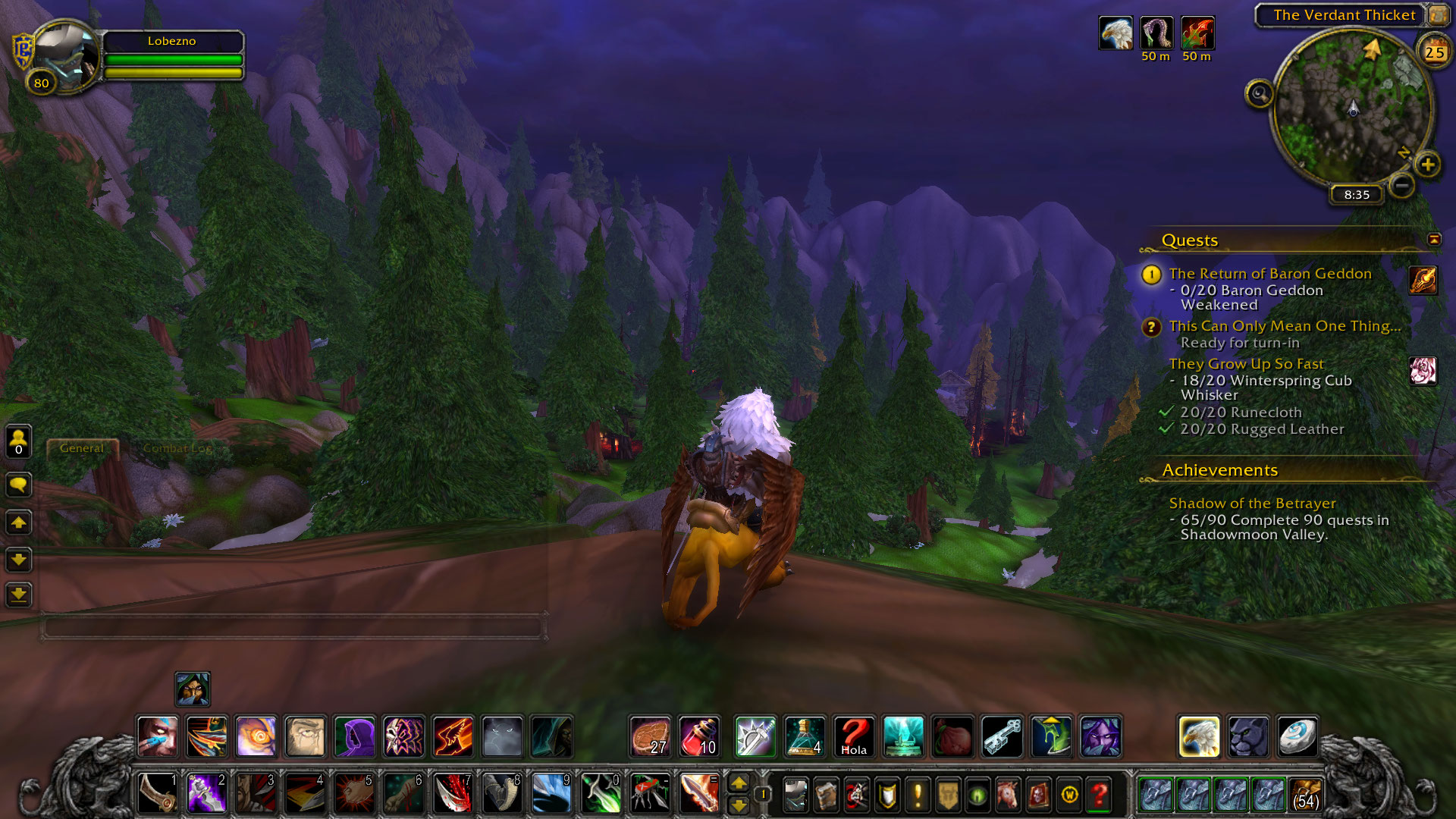Switch to the Combat Log chat tab
The width and height of the screenshot is (1456, 819).
coord(177,448)
